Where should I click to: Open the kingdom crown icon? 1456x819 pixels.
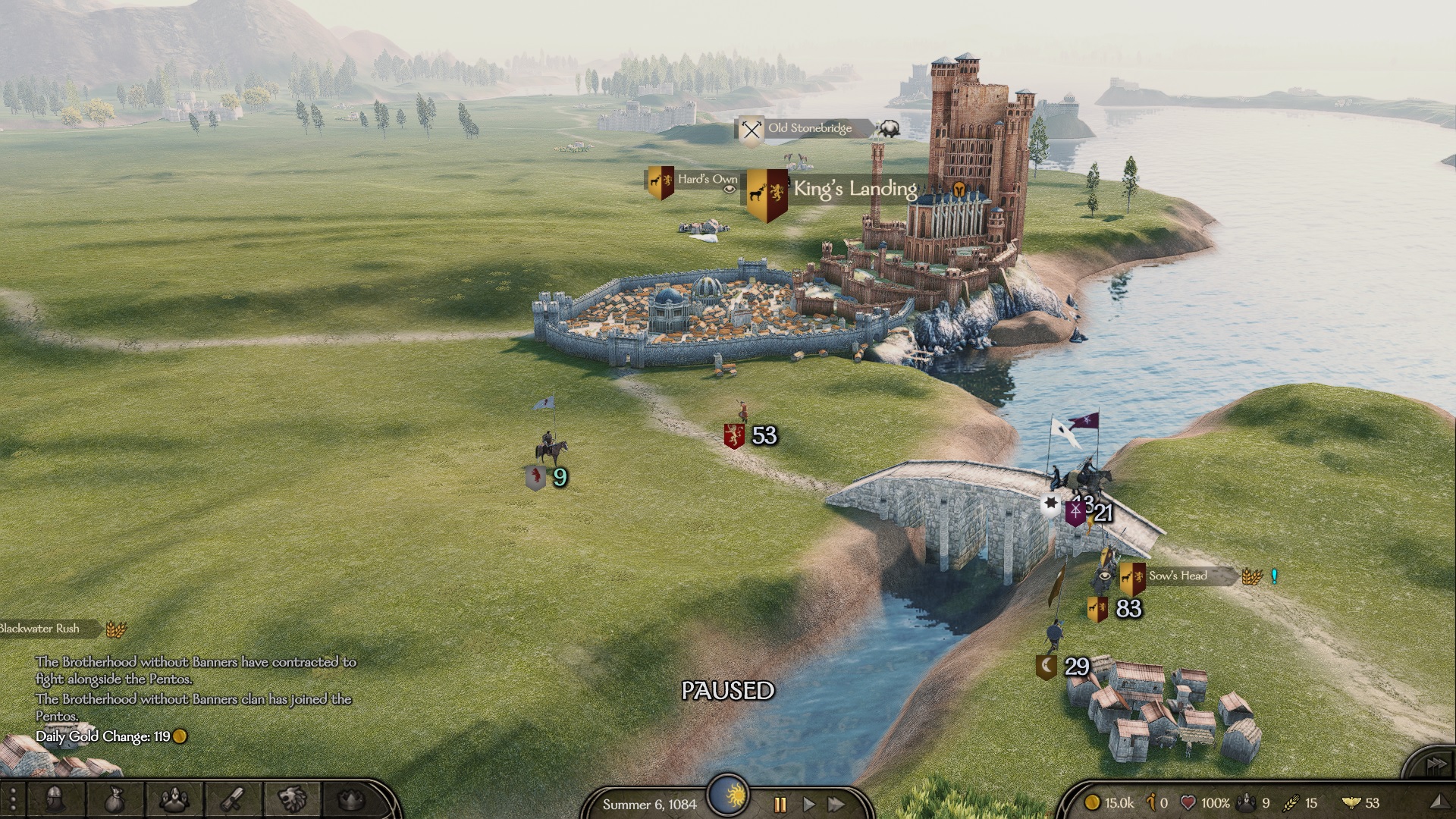[350, 799]
